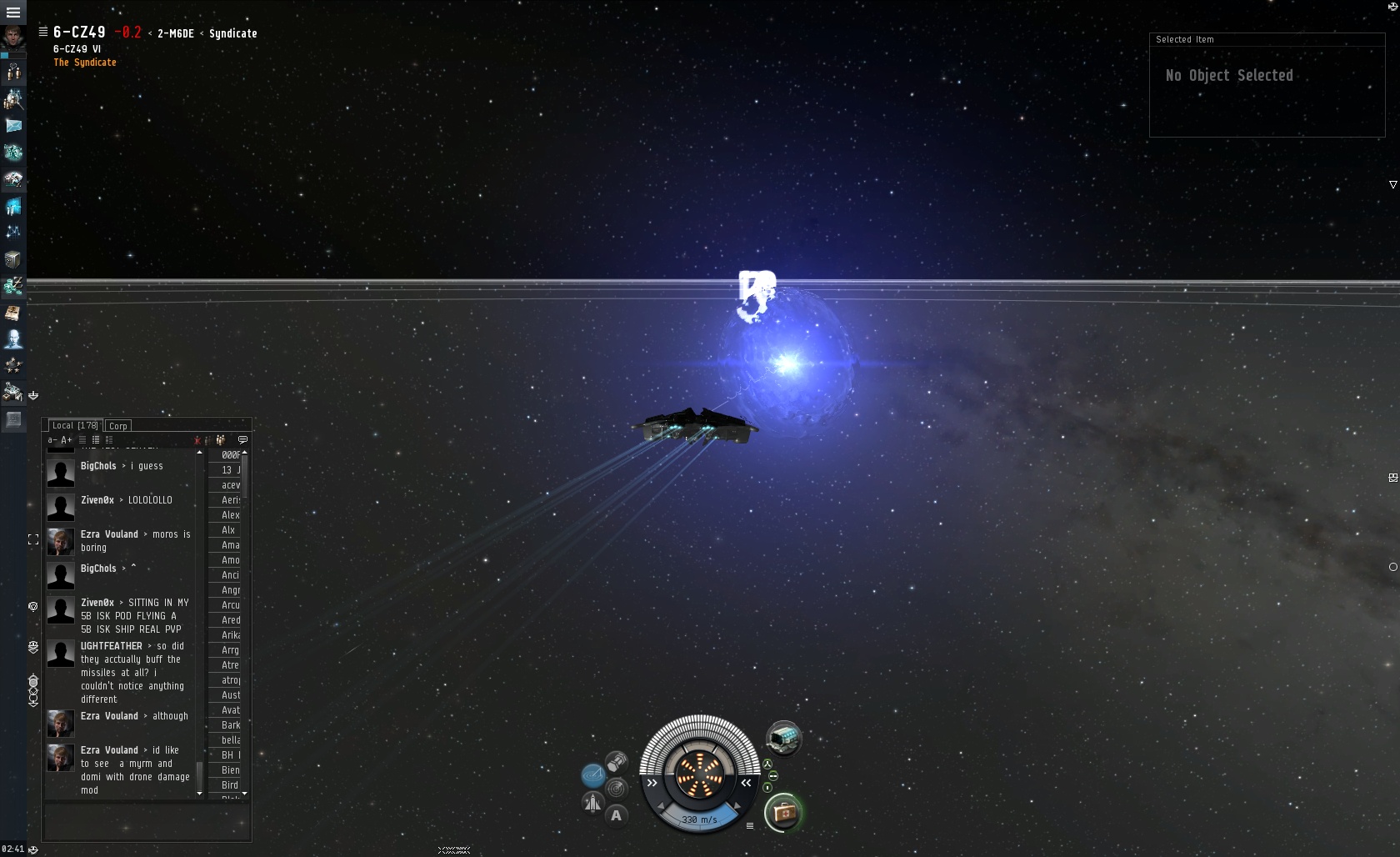
Task: Decrease chat font size with a-
Action: click(52, 440)
